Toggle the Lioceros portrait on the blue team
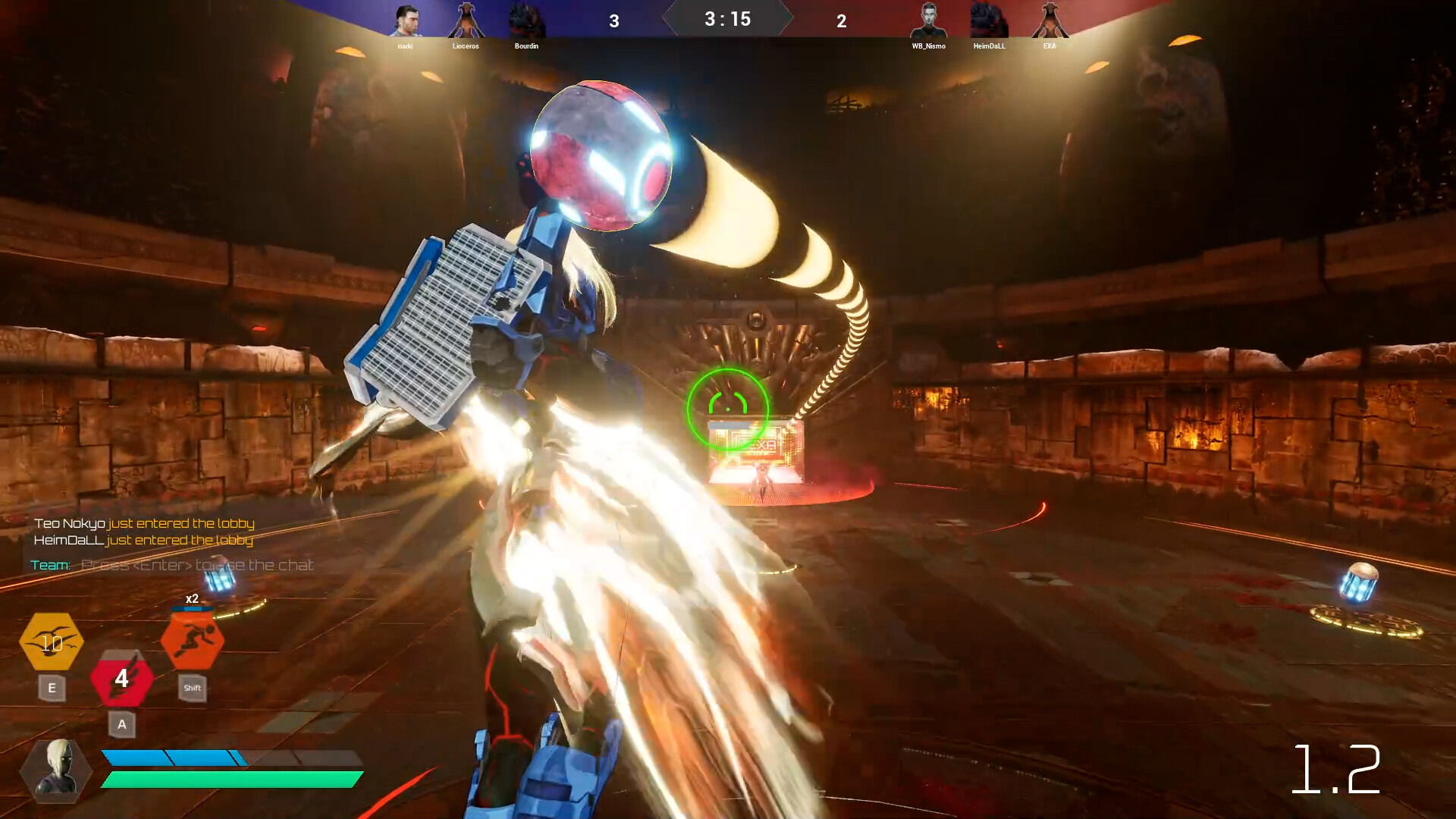Image resolution: width=1456 pixels, height=819 pixels. pyautogui.click(x=466, y=19)
